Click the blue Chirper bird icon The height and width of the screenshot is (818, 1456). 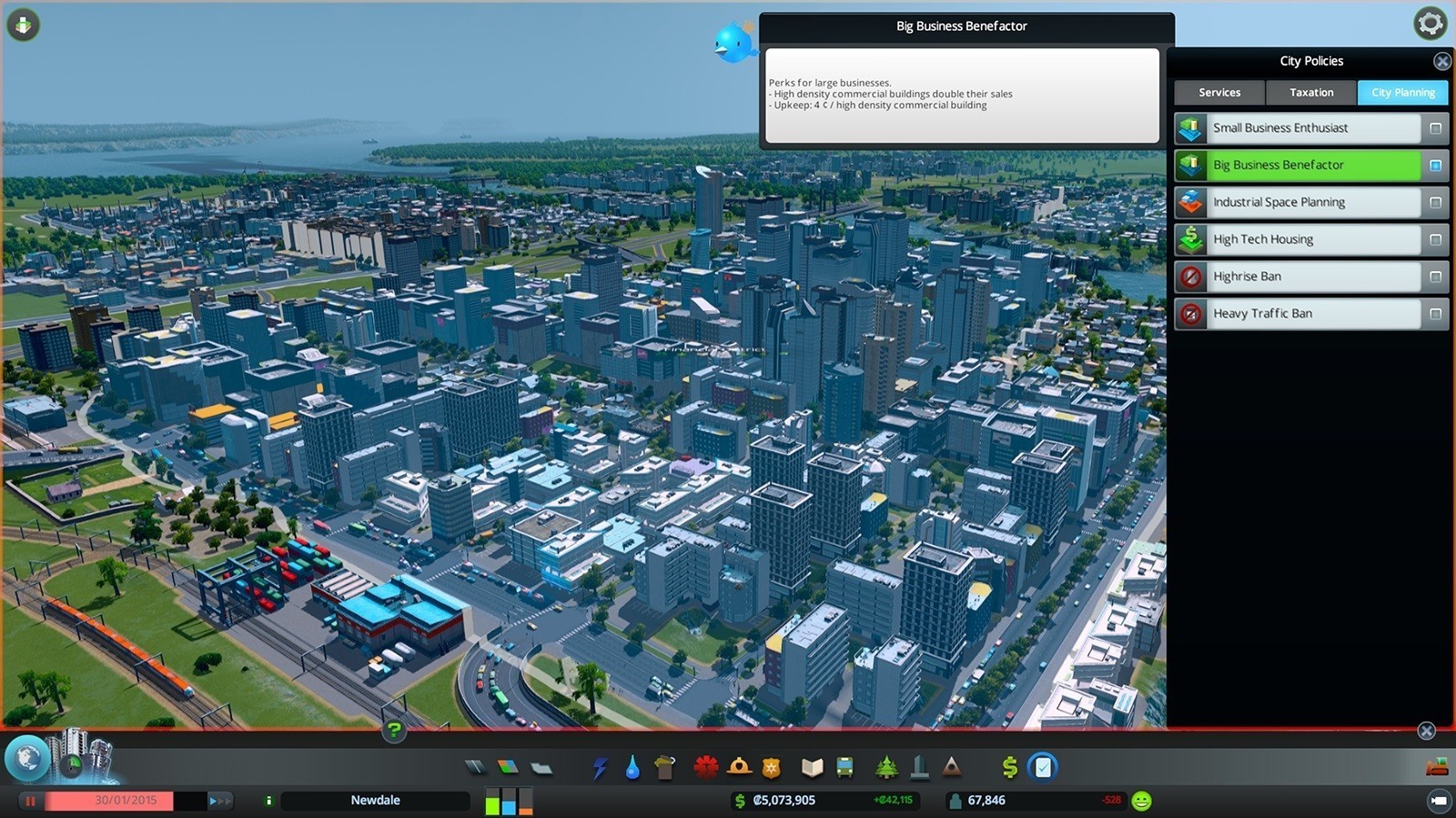point(733,43)
